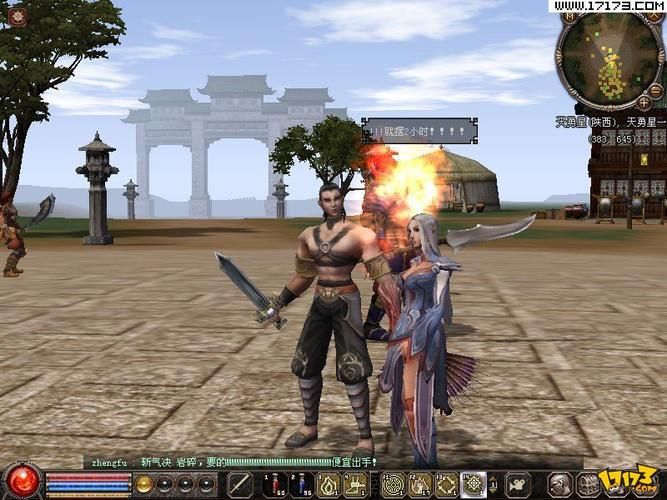The width and height of the screenshot is (667, 500).
Task: Click the skull icon in top-left corner
Action: coord(17,17)
